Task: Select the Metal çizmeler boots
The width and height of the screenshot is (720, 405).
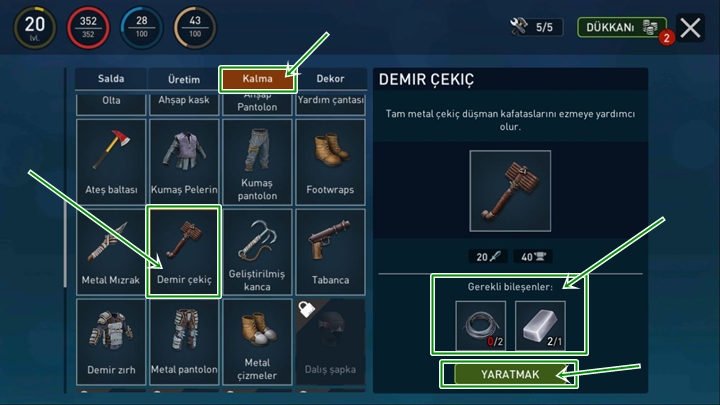Action: (257, 341)
